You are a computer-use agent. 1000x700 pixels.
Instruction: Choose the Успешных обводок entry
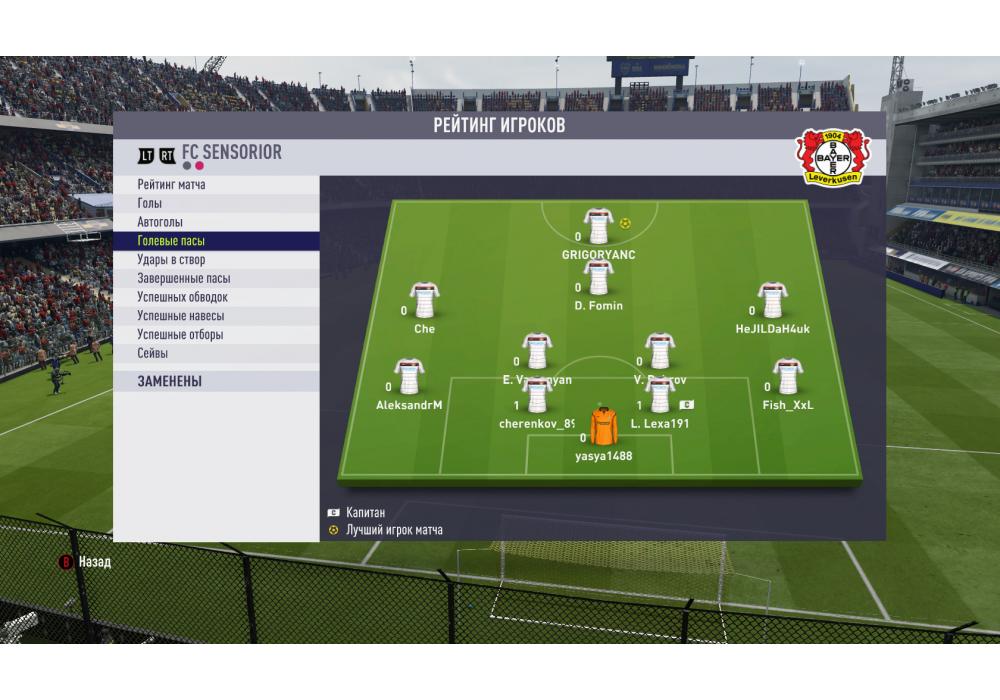[x=182, y=297]
